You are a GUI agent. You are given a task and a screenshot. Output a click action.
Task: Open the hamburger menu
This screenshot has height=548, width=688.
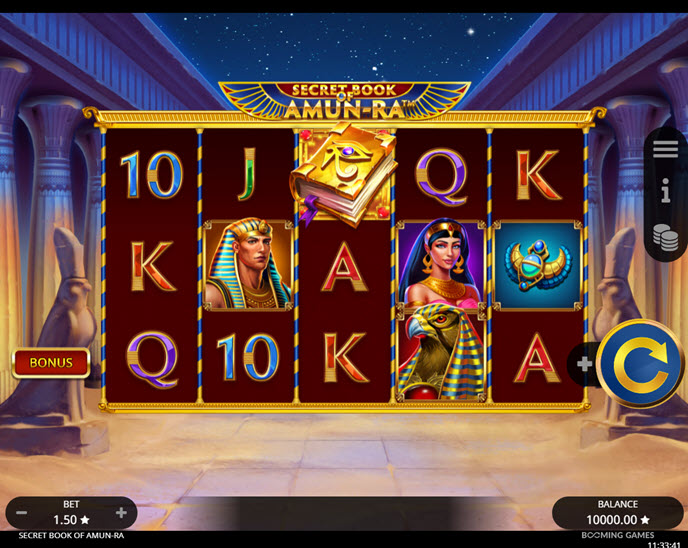pos(666,149)
